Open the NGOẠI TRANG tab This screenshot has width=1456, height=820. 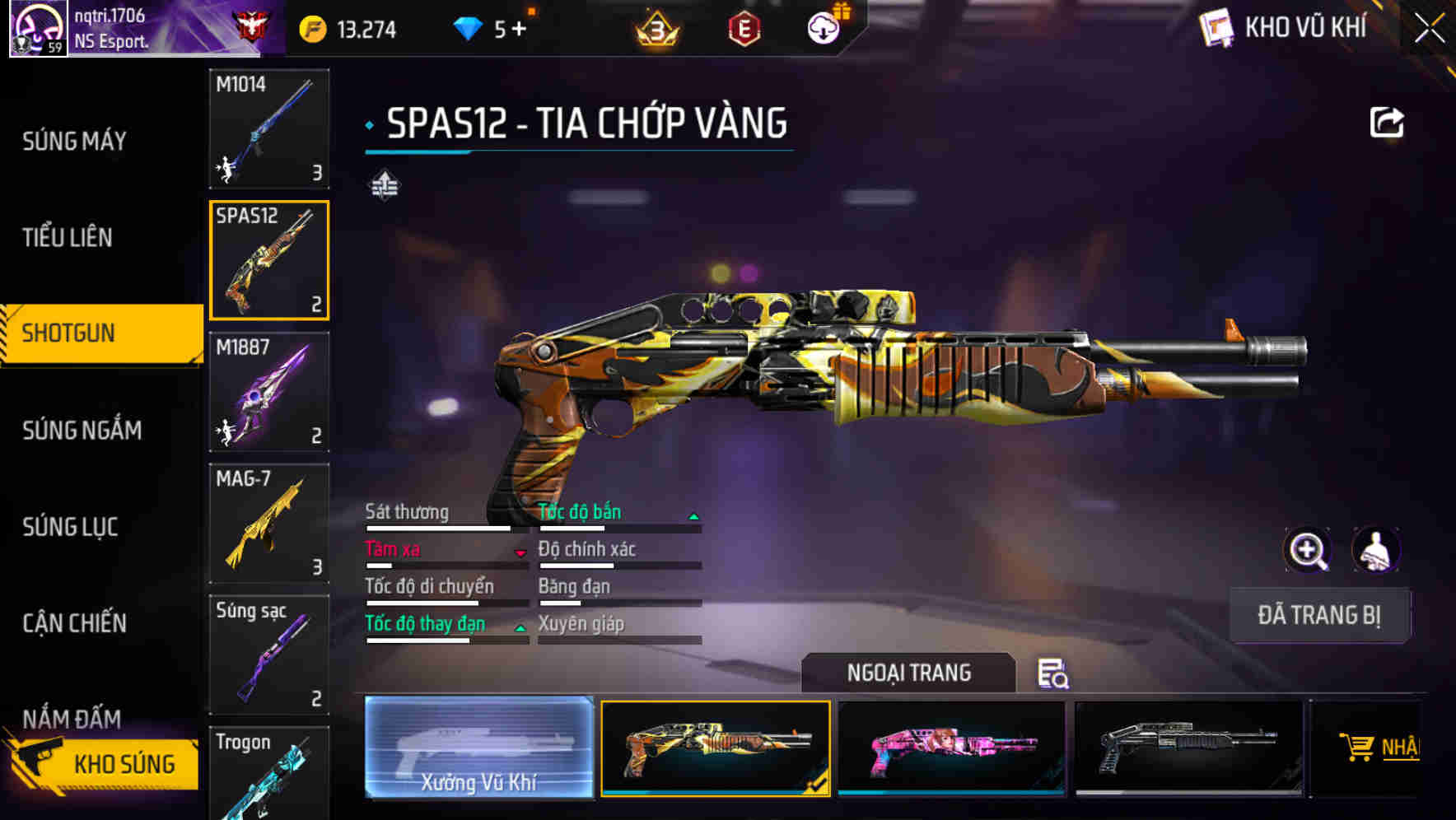pos(908,673)
